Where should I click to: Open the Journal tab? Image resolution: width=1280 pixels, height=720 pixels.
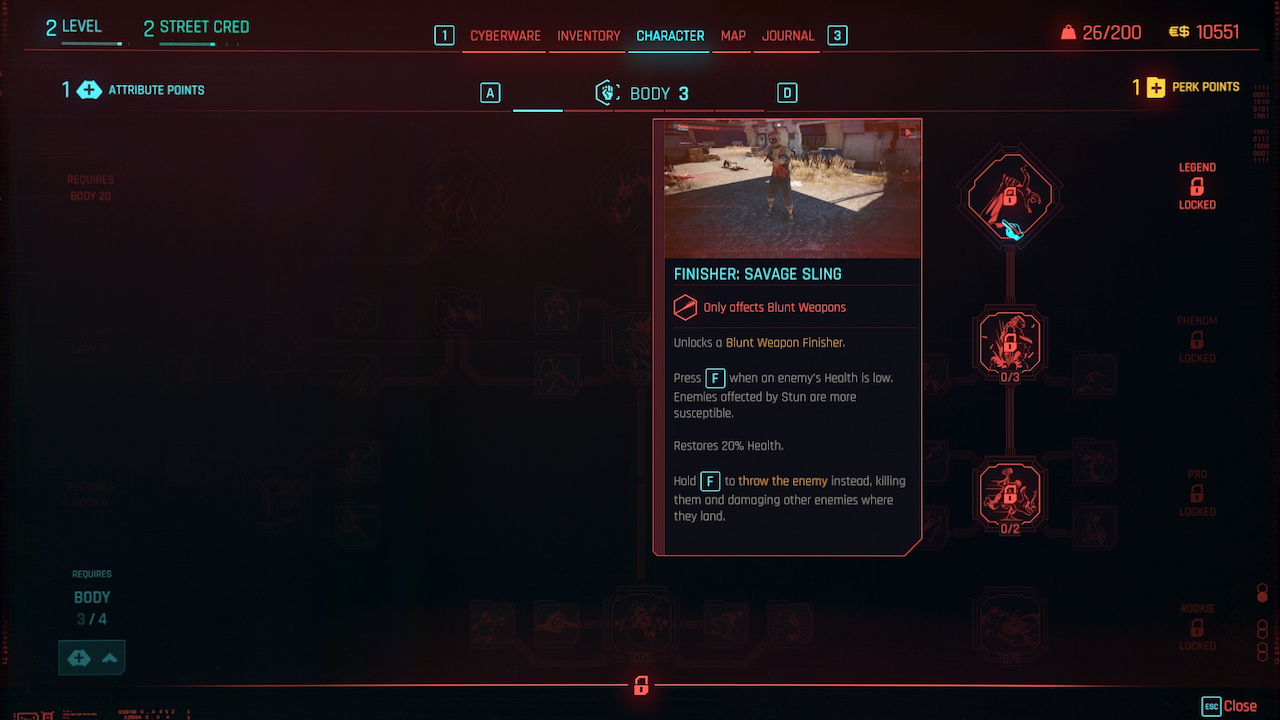point(787,35)
